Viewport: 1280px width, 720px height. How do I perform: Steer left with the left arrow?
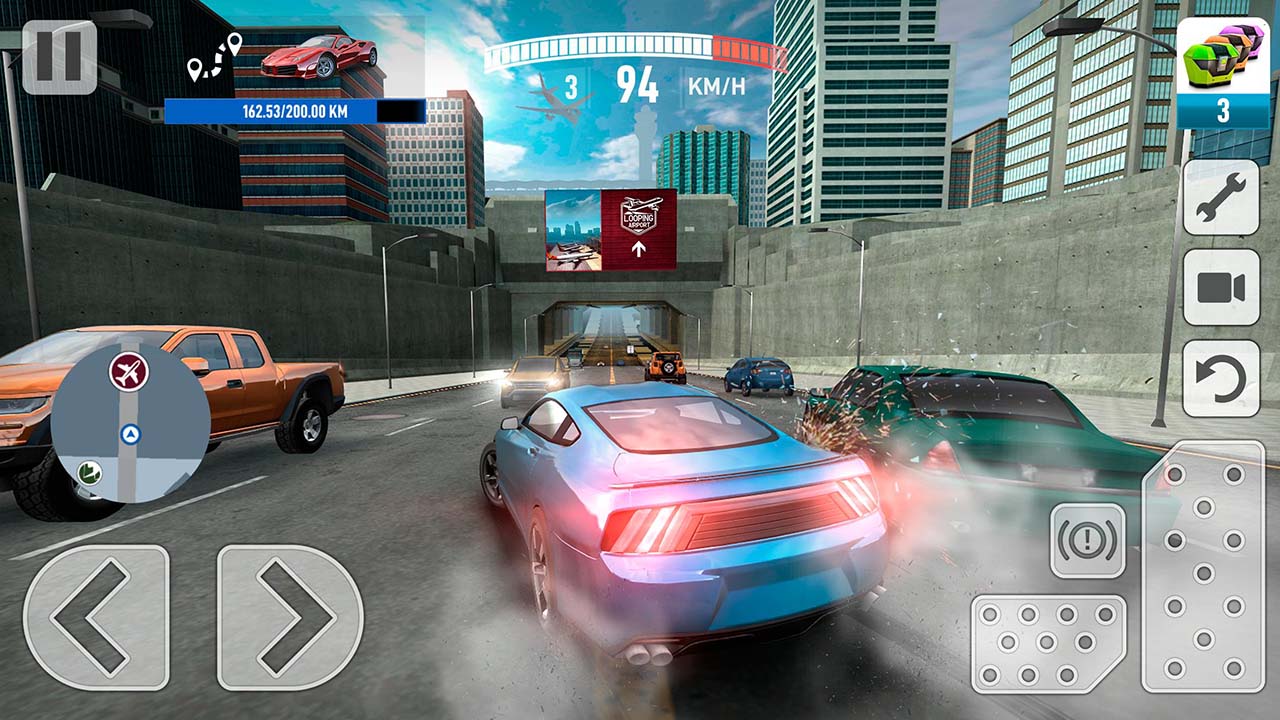96,617
